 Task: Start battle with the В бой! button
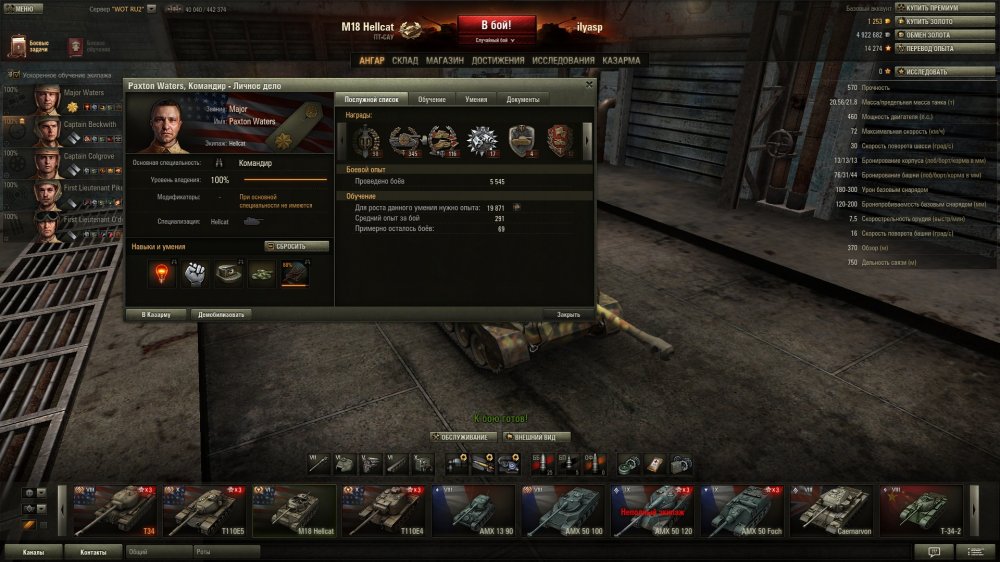point(497,25)
